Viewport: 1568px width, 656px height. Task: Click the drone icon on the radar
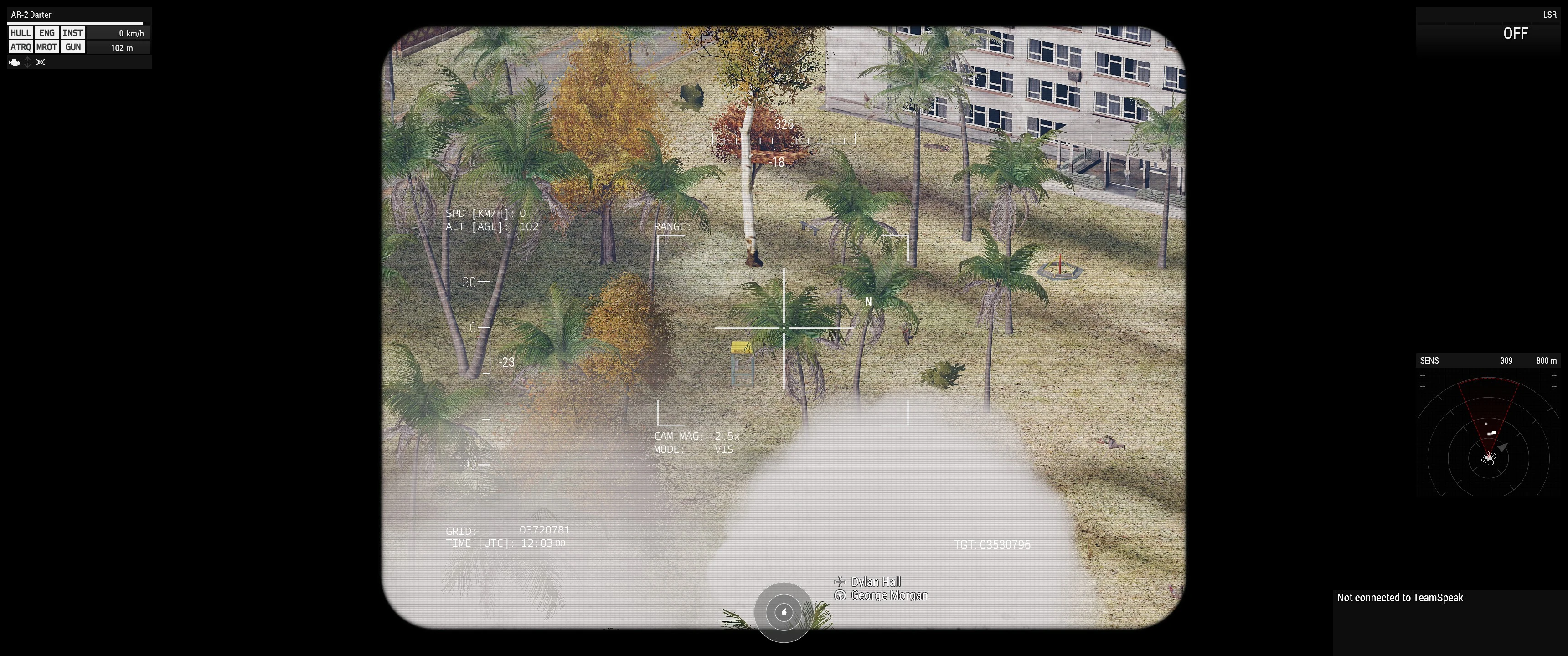(1488, 458)
